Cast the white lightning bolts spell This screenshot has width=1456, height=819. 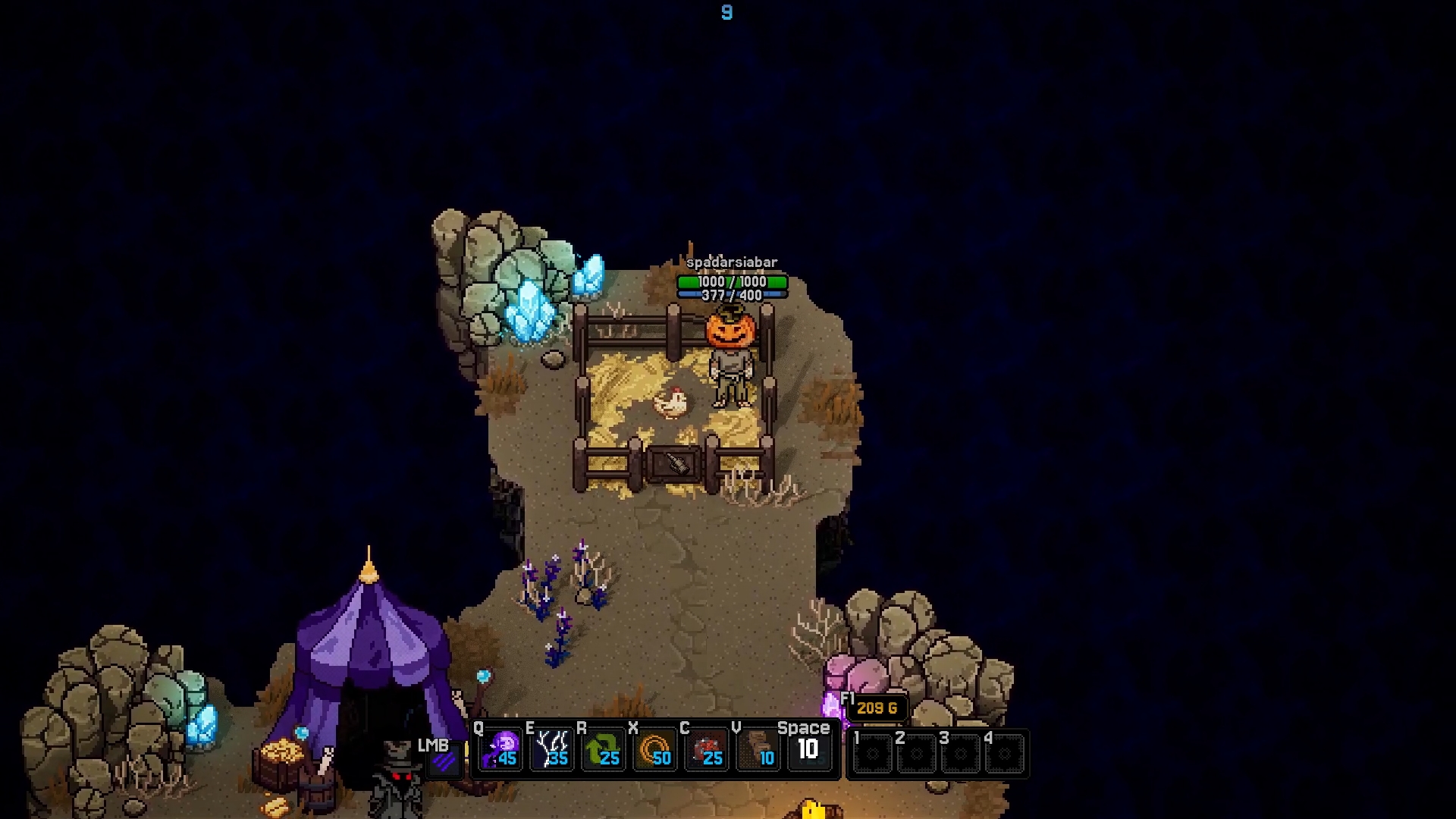point(553,749)
